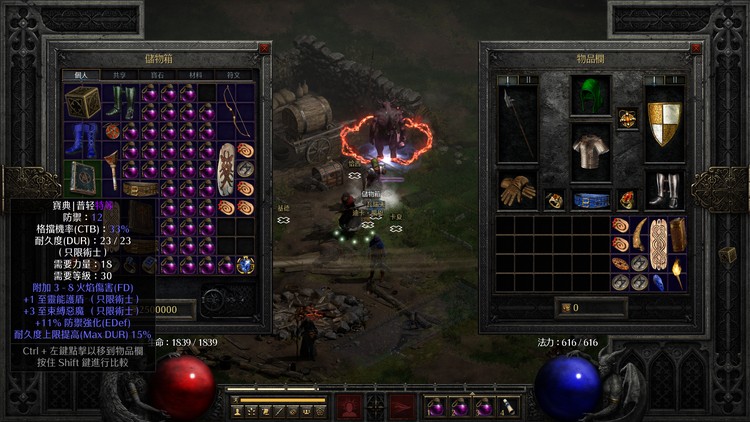Screen dimensions: 750x422
Task: Click the equipped polearm weapon slot
Action: [x=517, y=124]
